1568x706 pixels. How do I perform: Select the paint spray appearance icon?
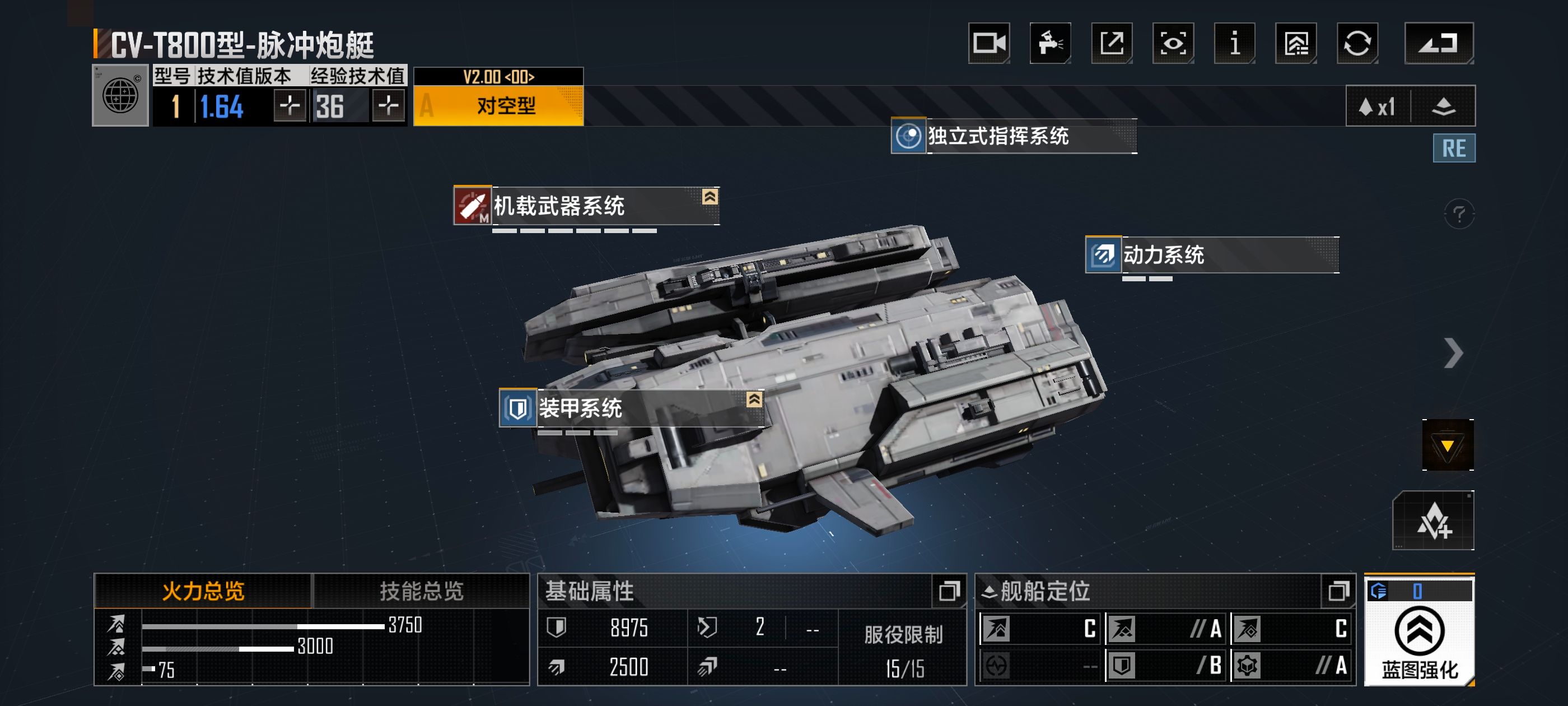1050,43
